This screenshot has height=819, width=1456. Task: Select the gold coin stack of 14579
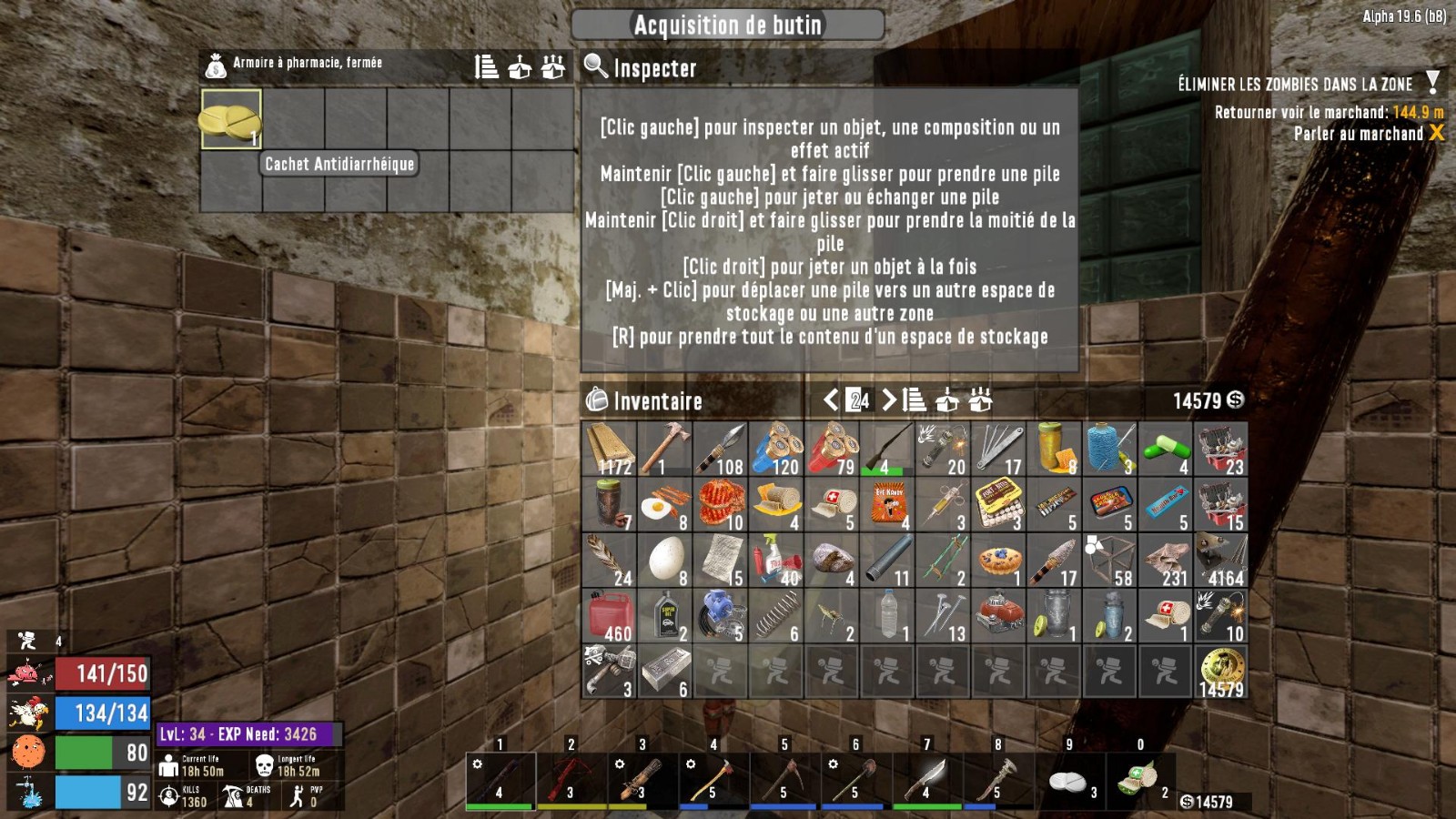(1221, 672)
